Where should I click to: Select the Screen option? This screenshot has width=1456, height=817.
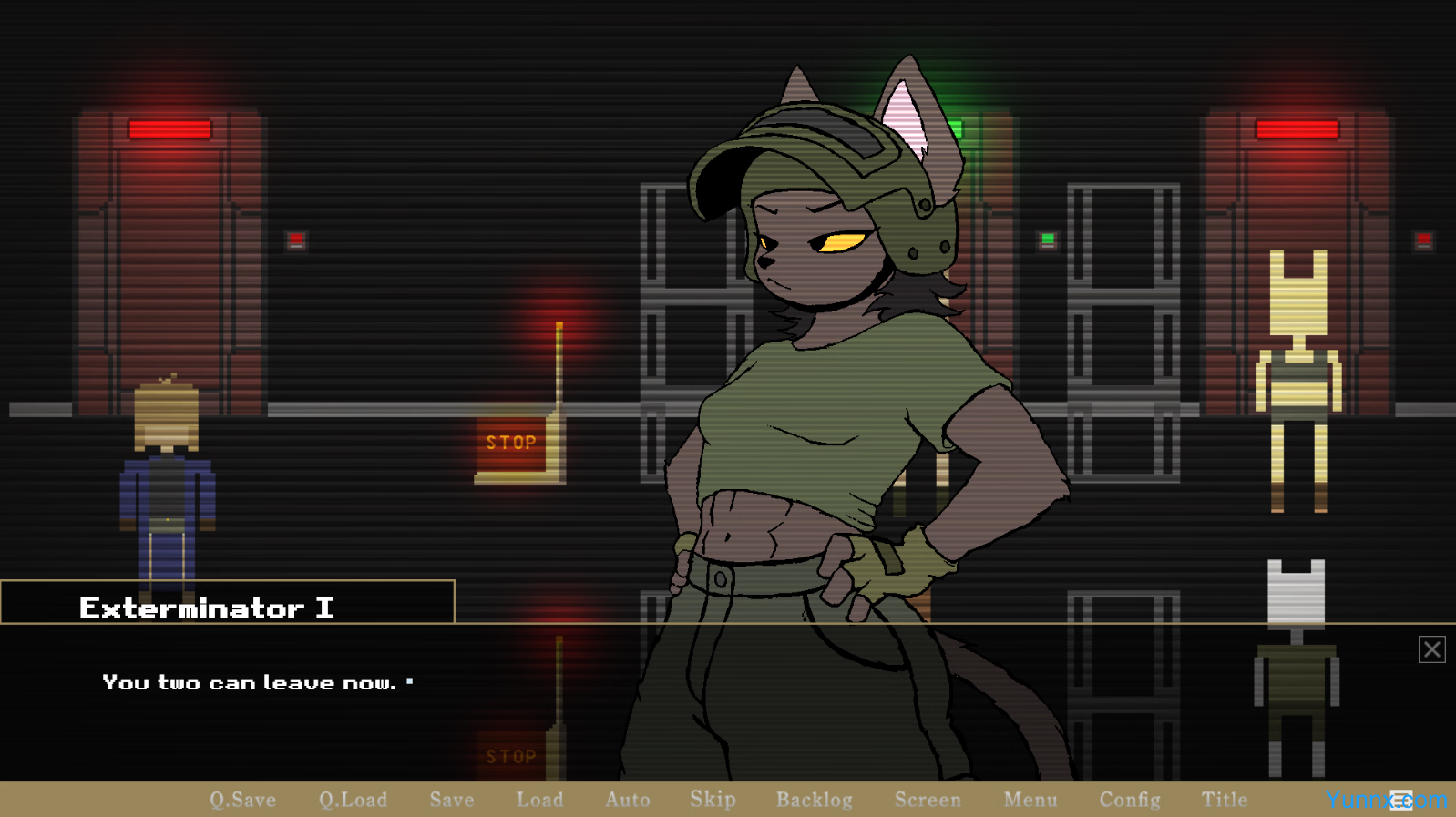(x=928, y=800)
